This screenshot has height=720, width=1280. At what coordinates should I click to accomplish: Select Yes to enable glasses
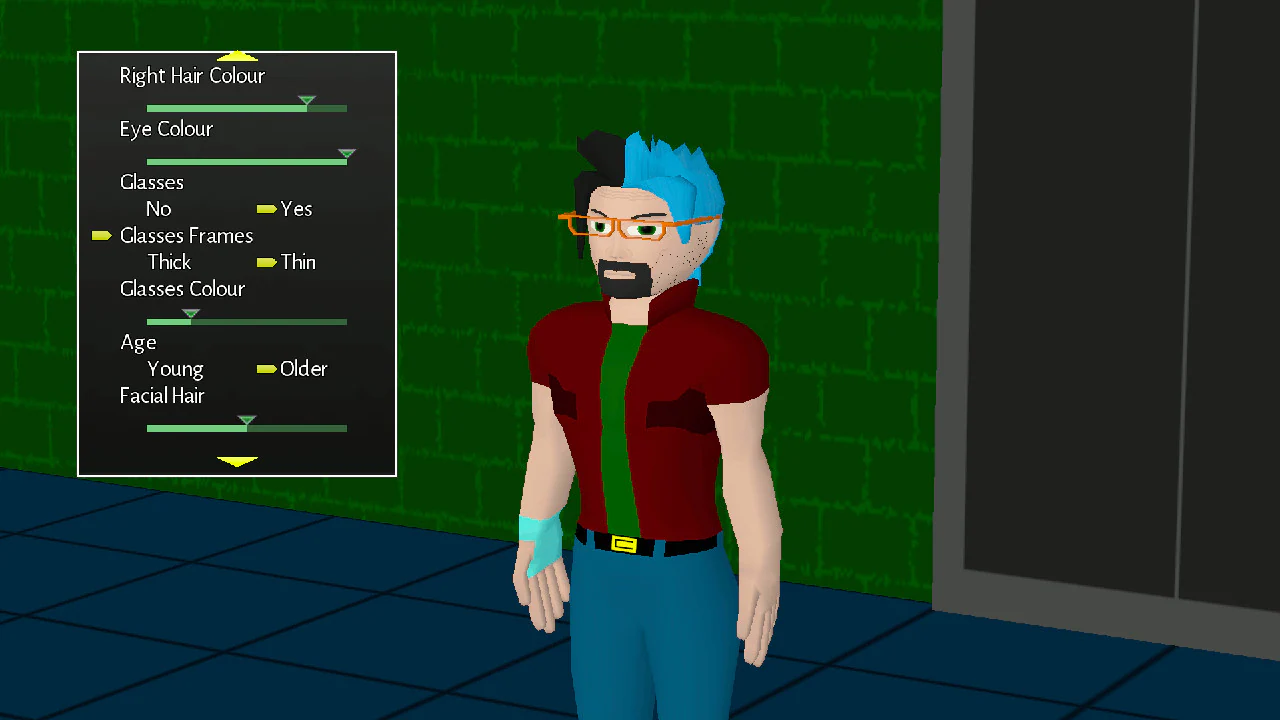tap(297, 209)
